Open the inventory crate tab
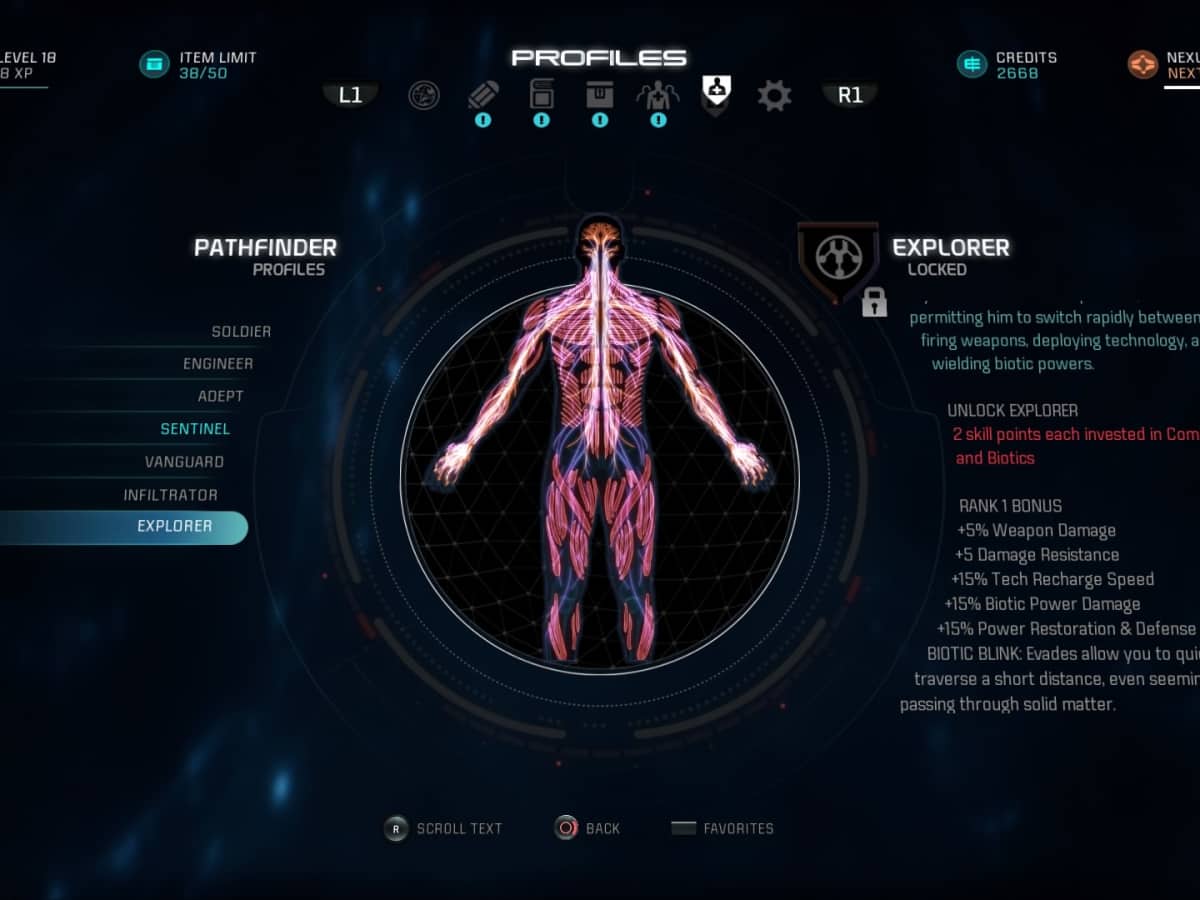The width and height of the screenshot is (1200, 900). (x=600, y=96)
